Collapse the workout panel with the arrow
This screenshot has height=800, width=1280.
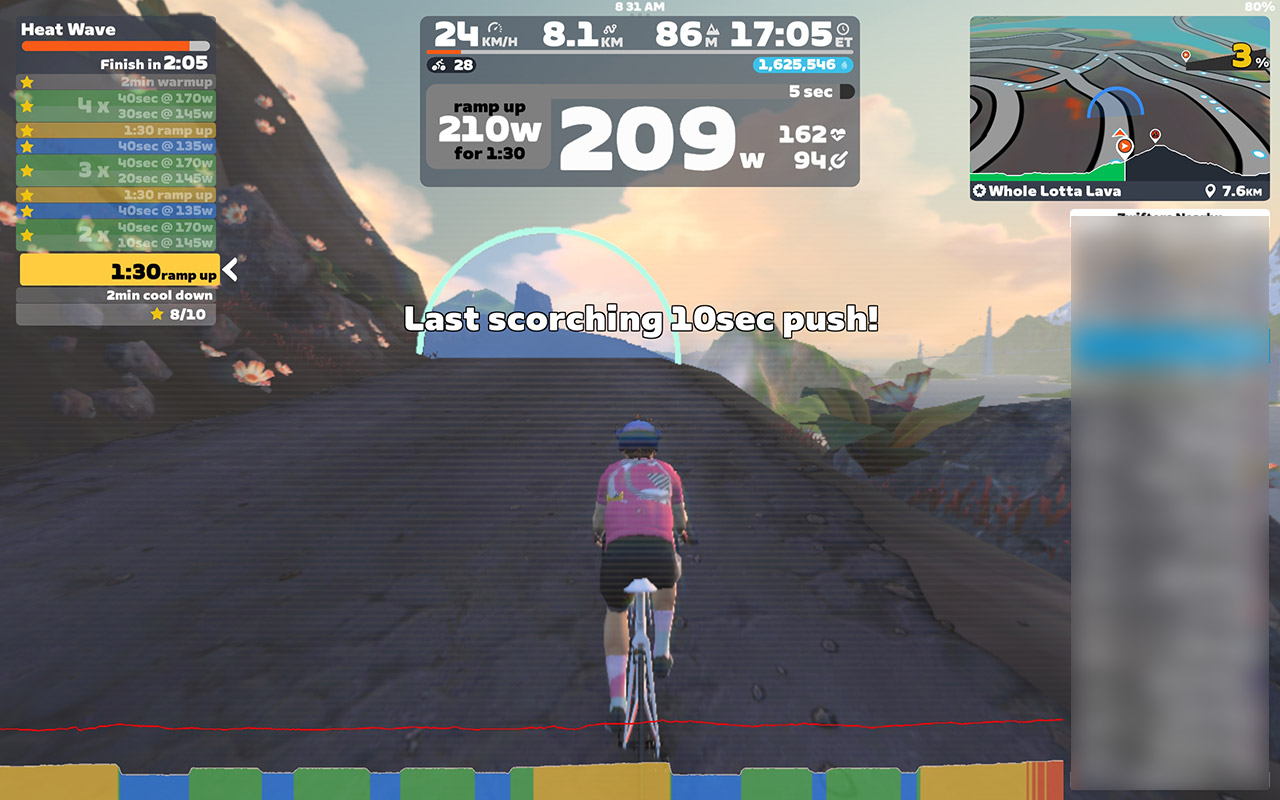tap(231, 269)
